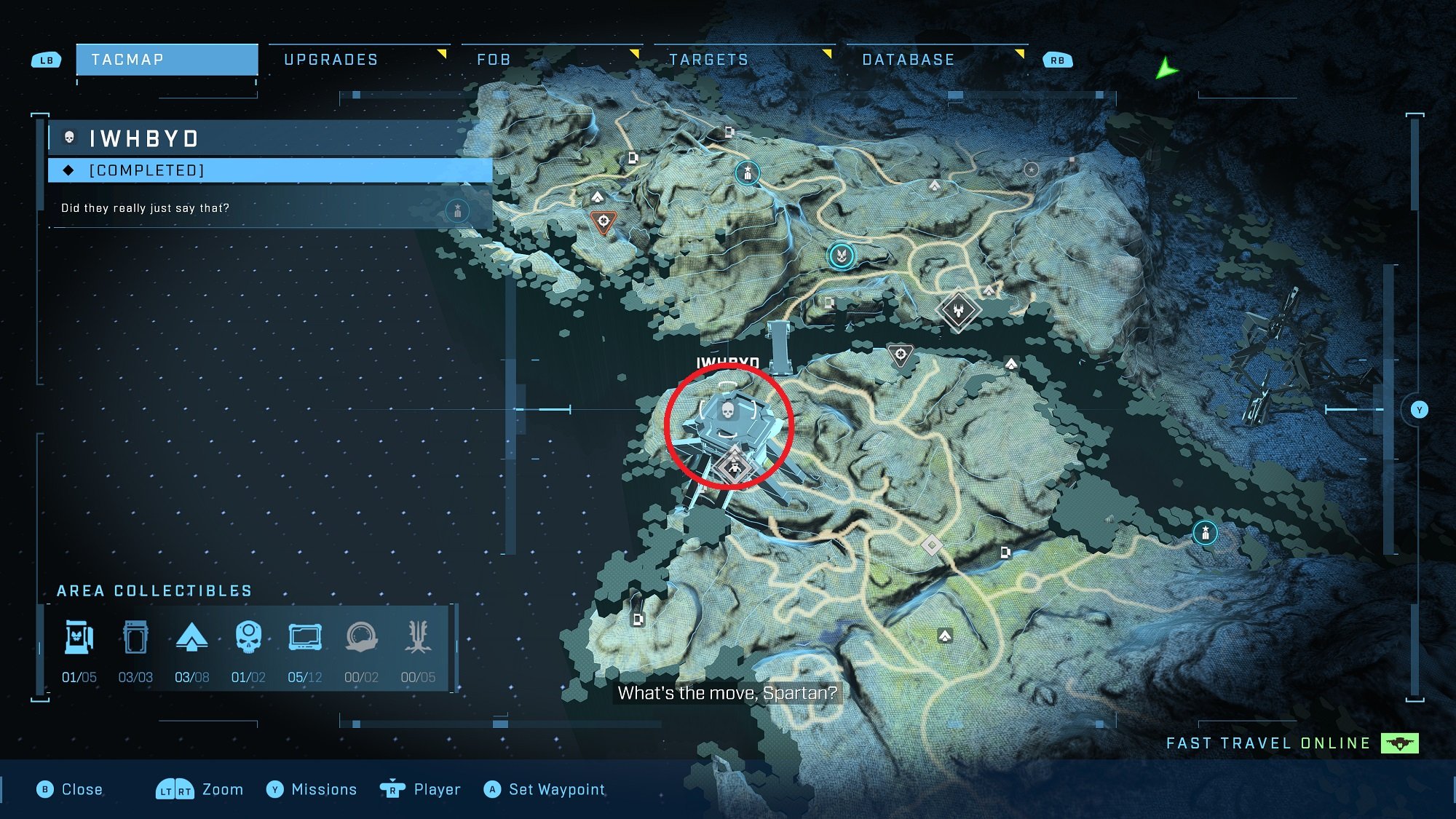Open the Database tab

908,60
